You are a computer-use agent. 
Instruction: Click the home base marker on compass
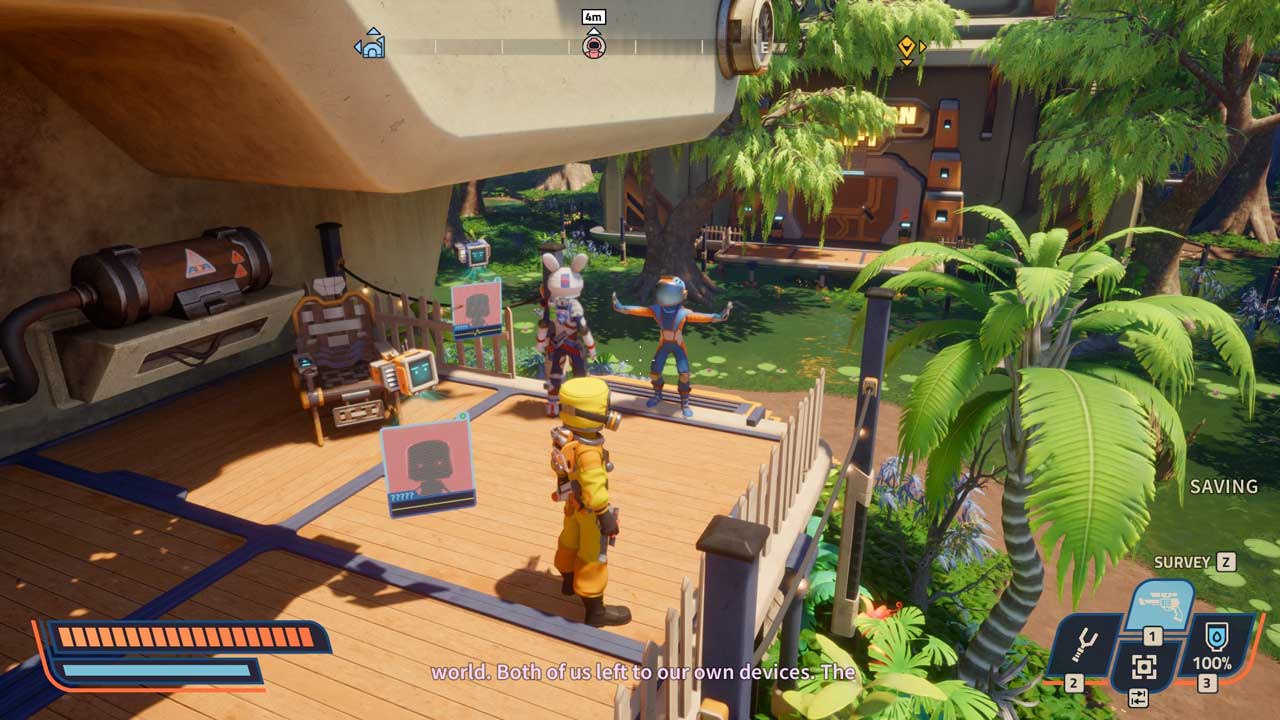coord(370,44)
